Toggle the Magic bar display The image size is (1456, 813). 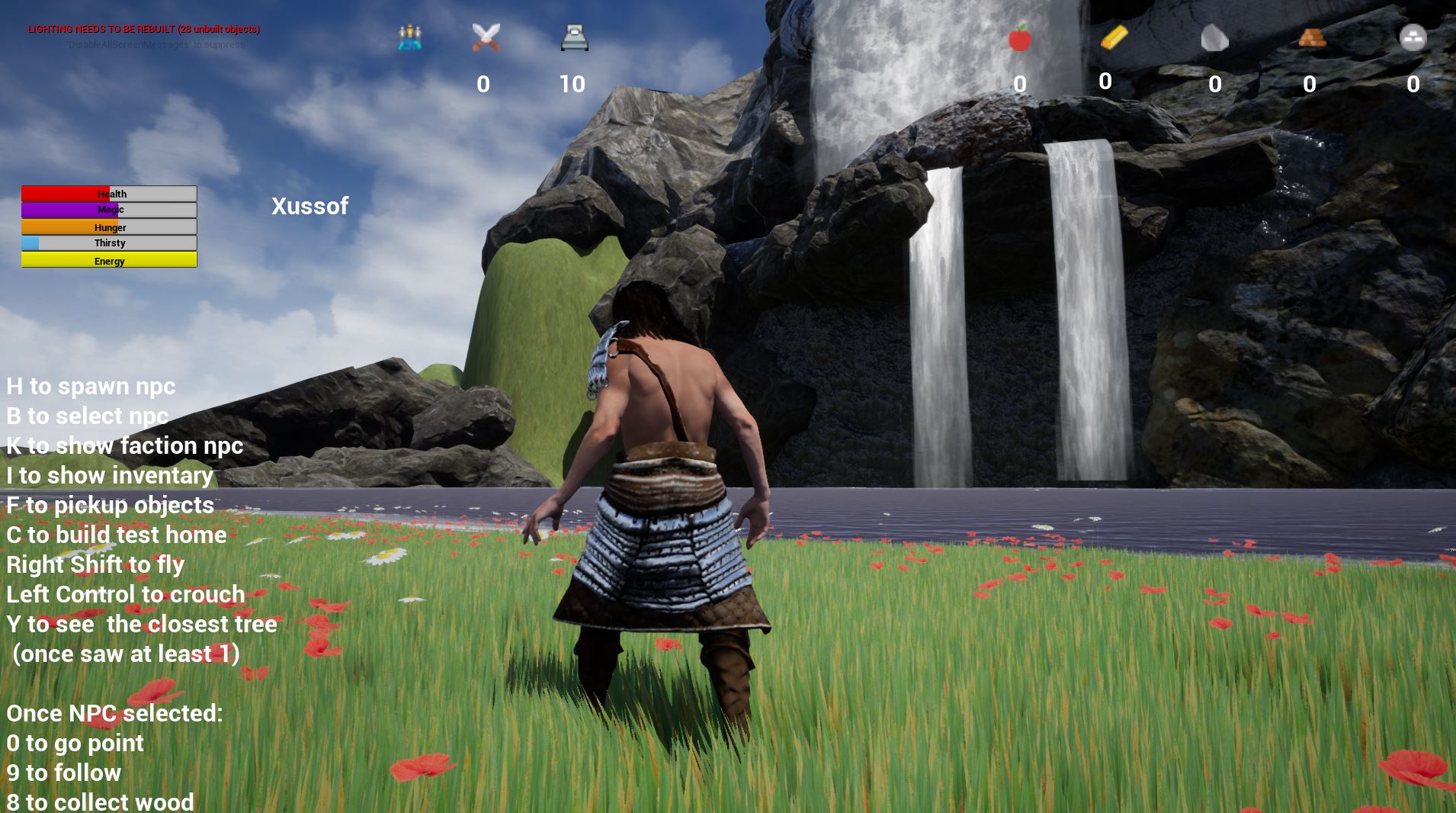click(x=108, y=210)
